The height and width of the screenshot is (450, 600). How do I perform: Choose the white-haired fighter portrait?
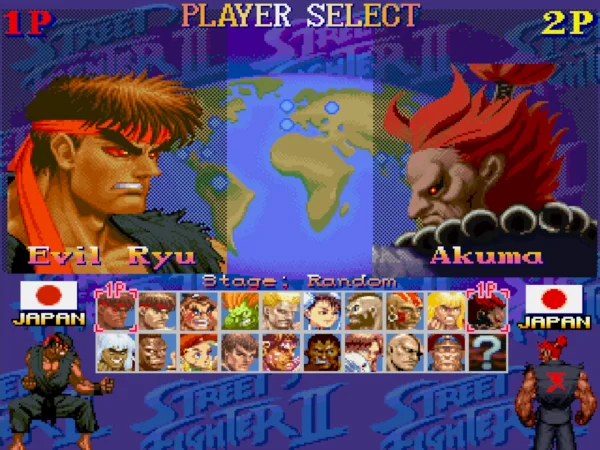click(x=113, y=352)
